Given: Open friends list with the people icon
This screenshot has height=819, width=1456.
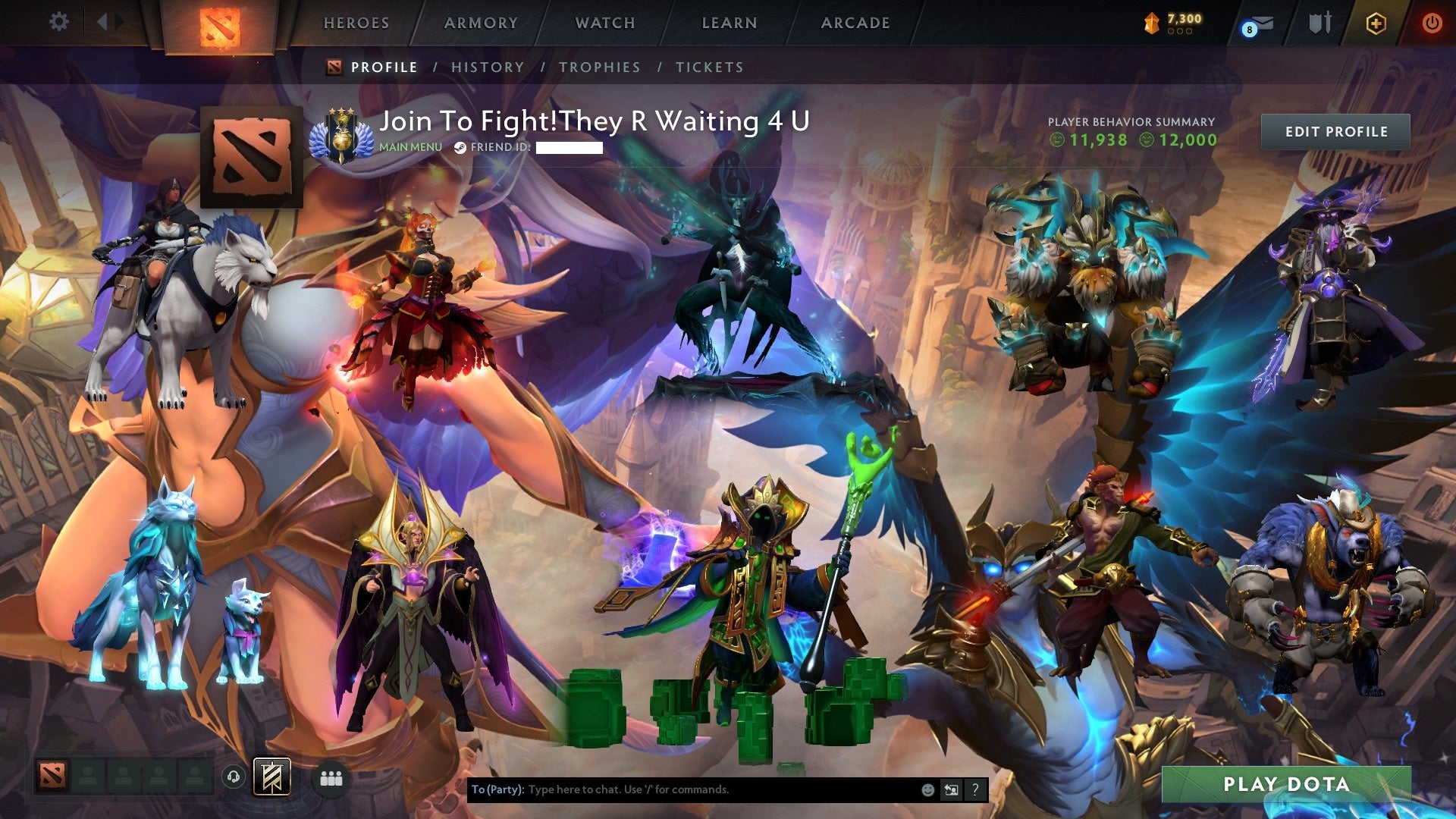Looking at the screenshot, I should (332, 777).
